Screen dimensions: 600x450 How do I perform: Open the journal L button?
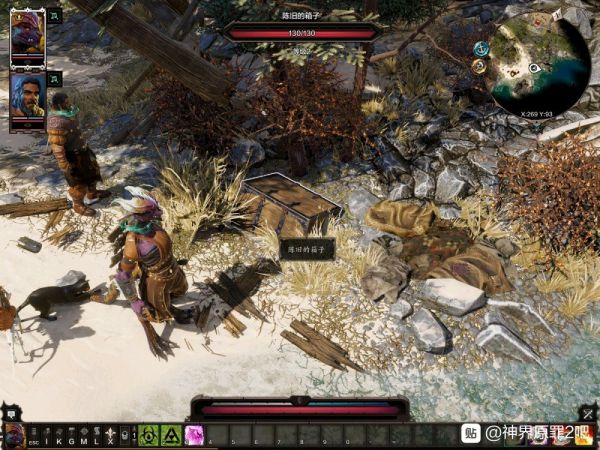[97, 435]
